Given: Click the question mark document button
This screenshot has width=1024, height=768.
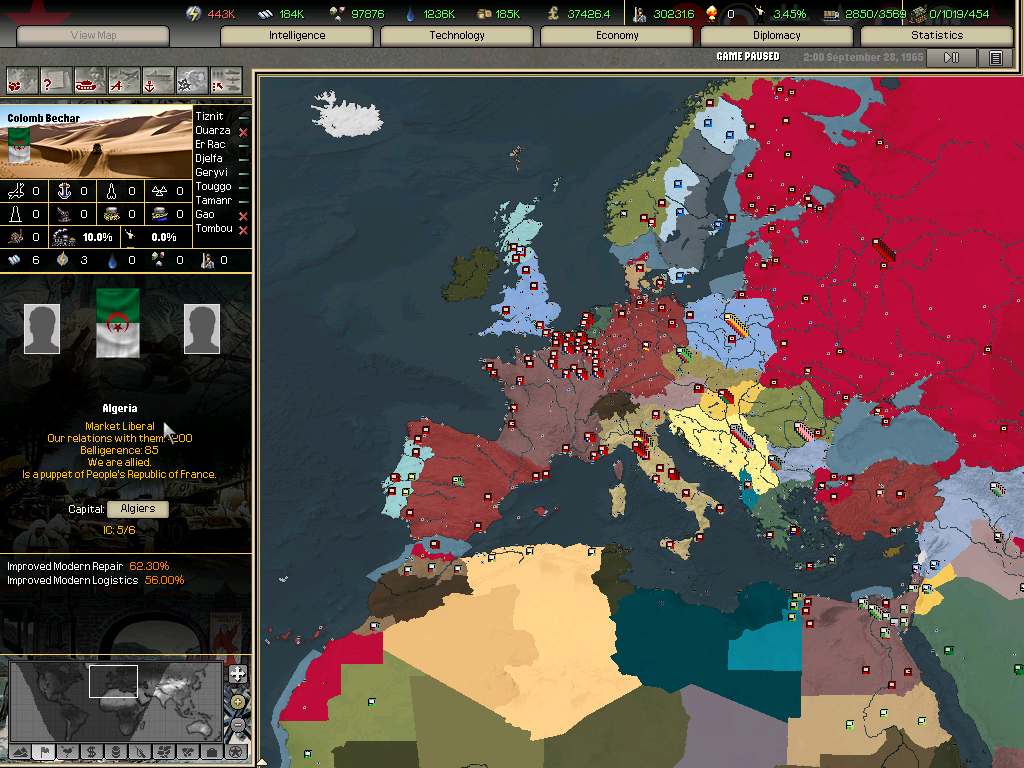Looking at the screenshot, I should pos(55,79).
